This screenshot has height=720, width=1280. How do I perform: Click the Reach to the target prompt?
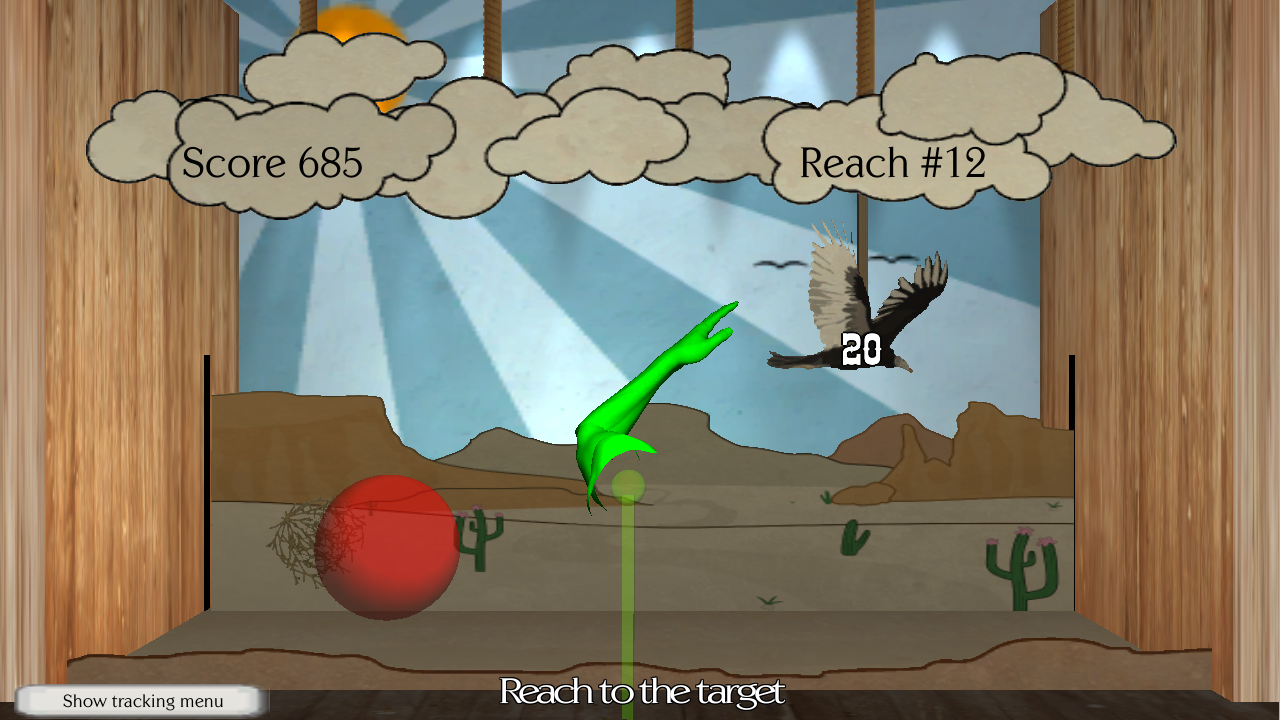pos(640,691)
